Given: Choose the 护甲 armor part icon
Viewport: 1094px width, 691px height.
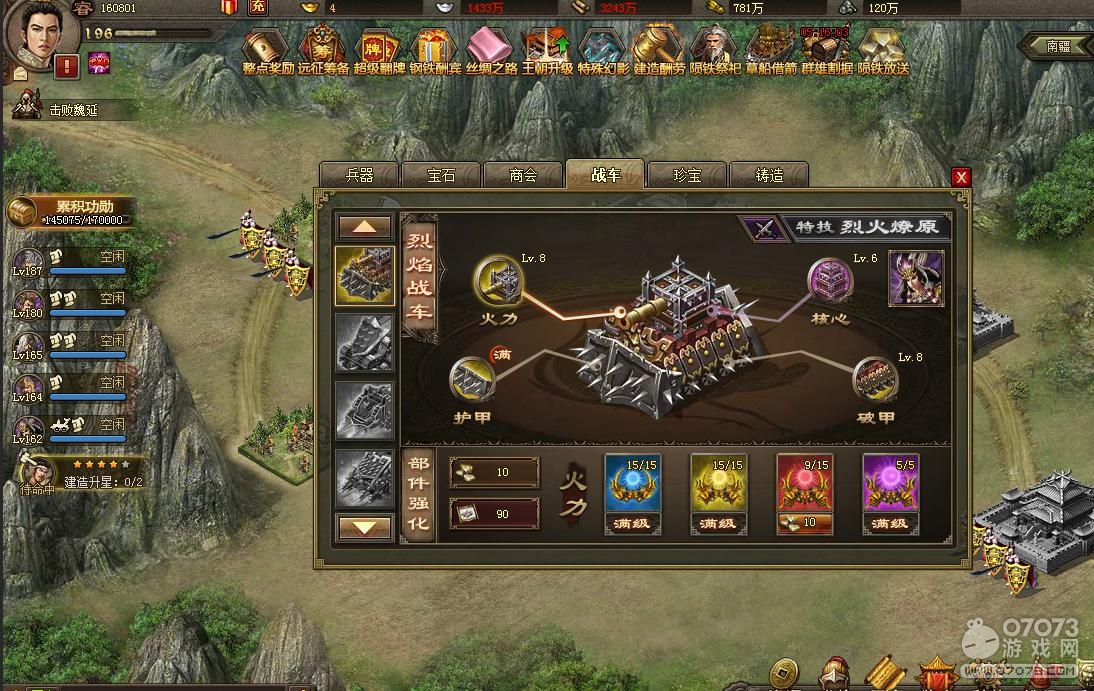Looking at the screenshot, I should [x=471, y=380].
